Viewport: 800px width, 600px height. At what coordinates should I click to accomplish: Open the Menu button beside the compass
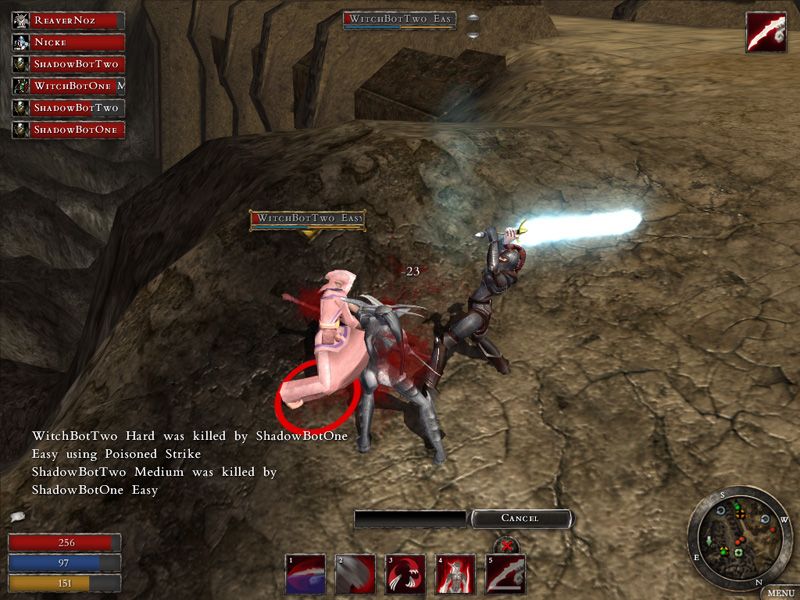click(x=781, y=592)
